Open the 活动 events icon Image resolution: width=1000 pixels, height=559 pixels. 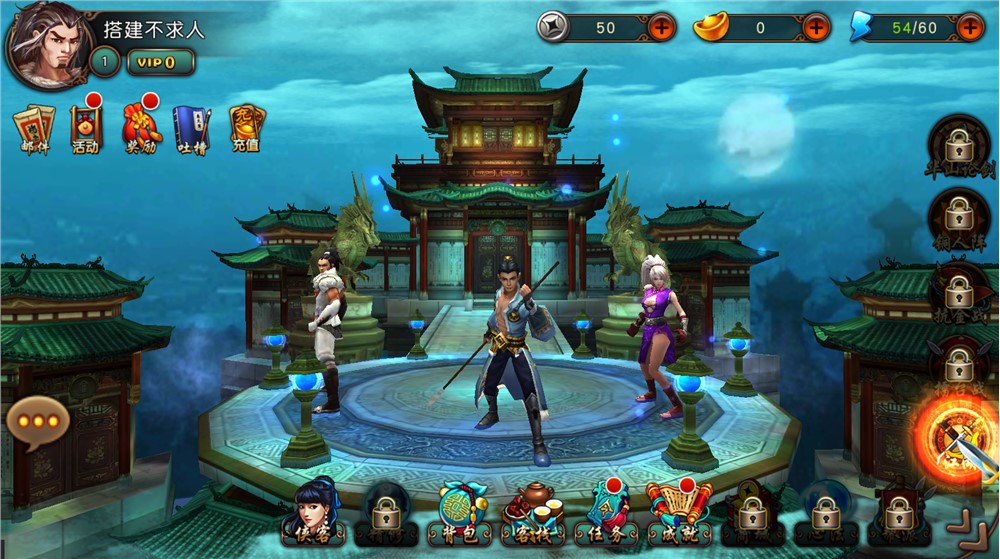click(x=86, y=128)
